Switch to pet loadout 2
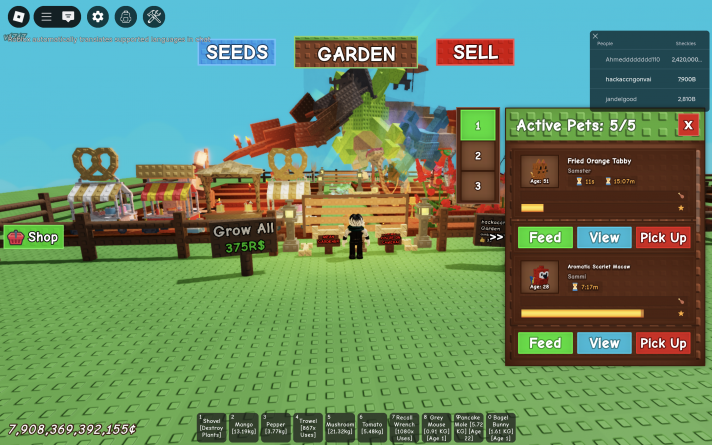Image resolution: width=712 pixels, height=445 pixels. 478,156
